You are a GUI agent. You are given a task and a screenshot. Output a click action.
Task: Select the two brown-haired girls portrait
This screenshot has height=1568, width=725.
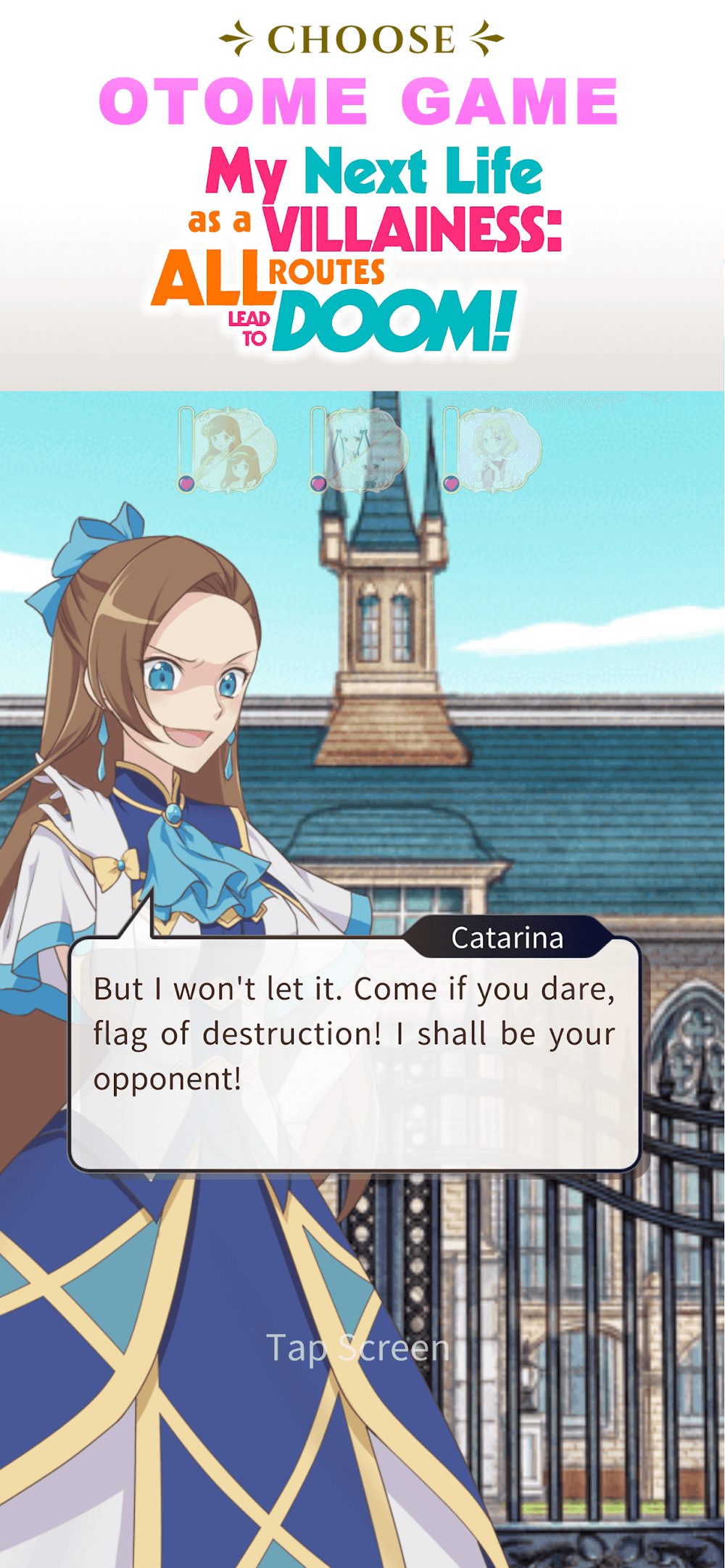(x=231, y=449)
